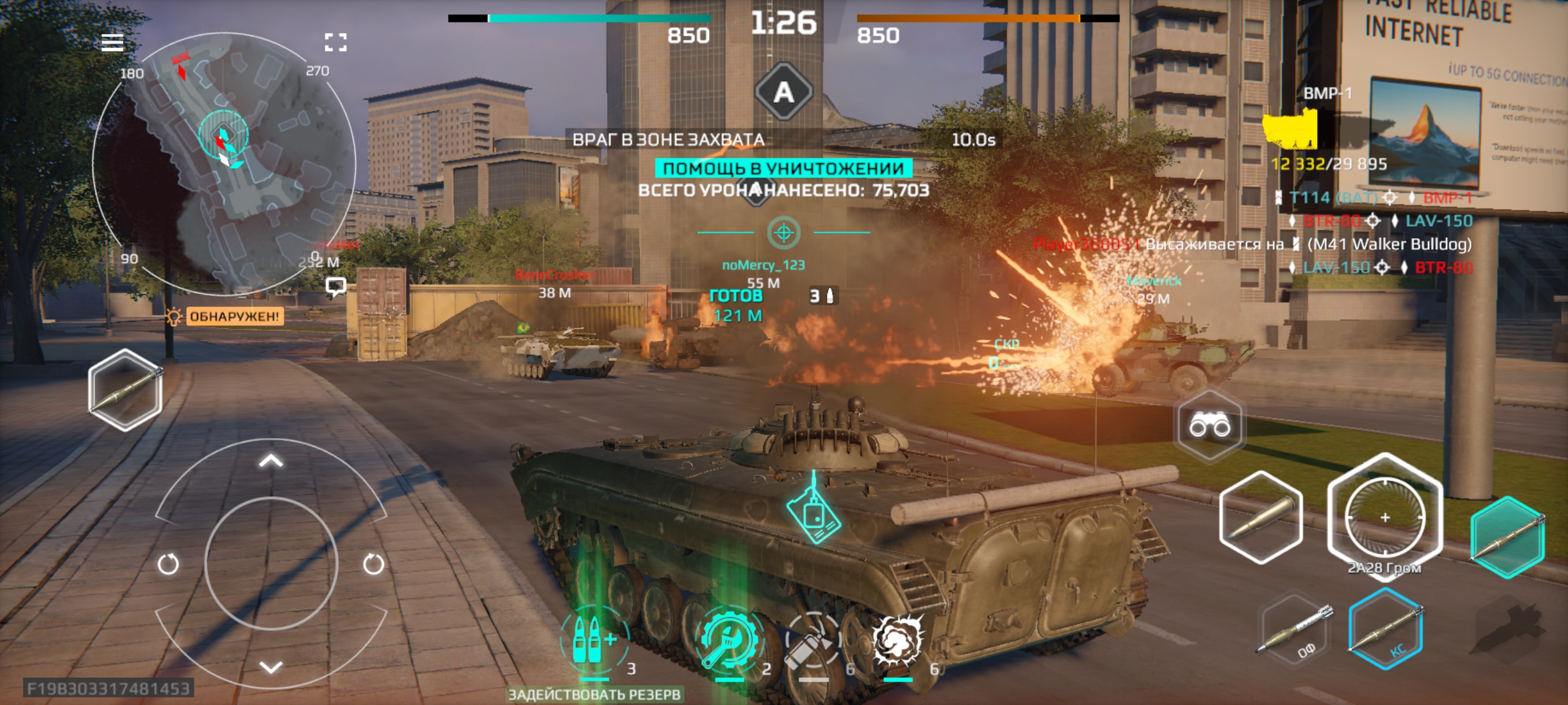This screenshot has width=1568, height=705.
Task: Tap the capture point A marker
Action: click(x=783, y=92)
